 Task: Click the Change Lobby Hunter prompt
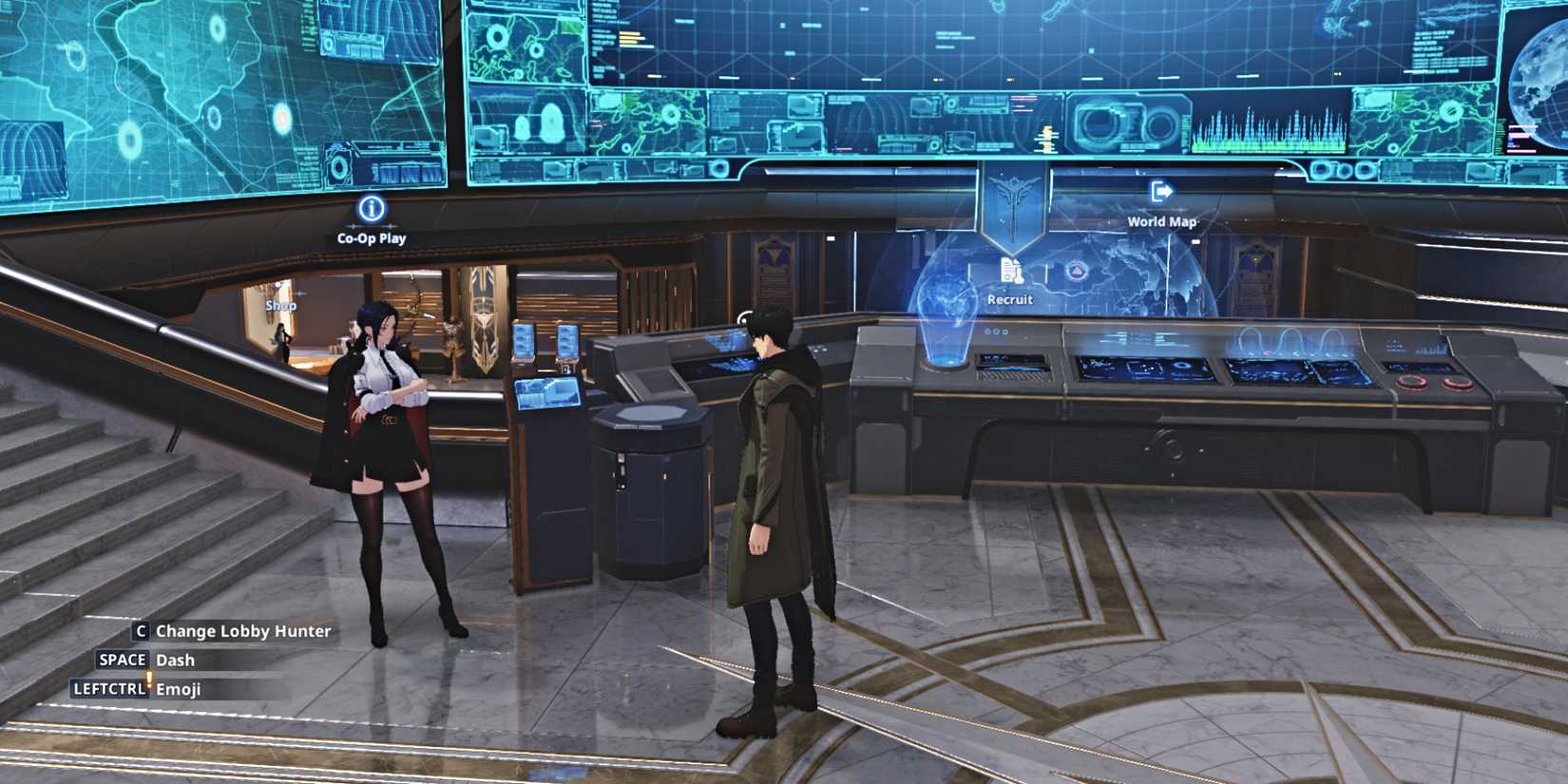233,631
